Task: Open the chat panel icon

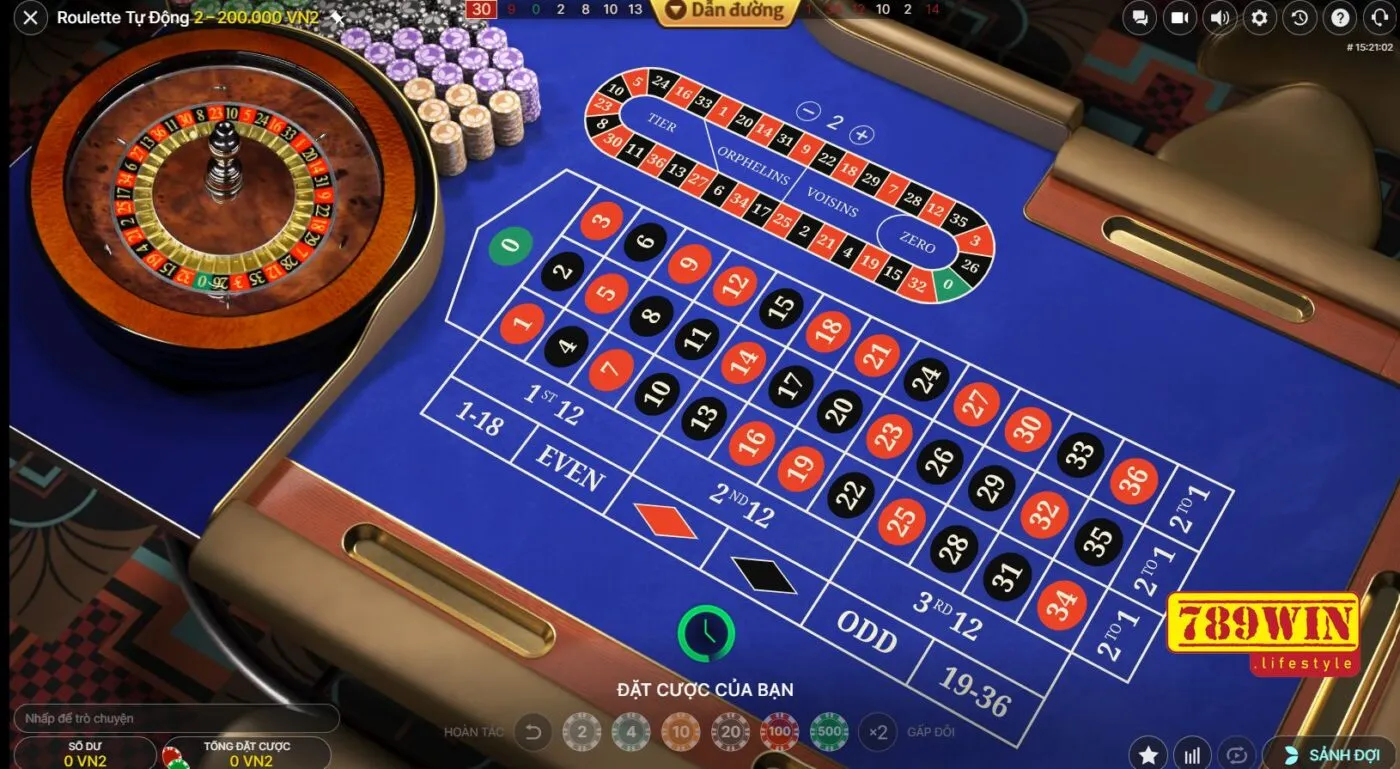Action: (1138, 17)
